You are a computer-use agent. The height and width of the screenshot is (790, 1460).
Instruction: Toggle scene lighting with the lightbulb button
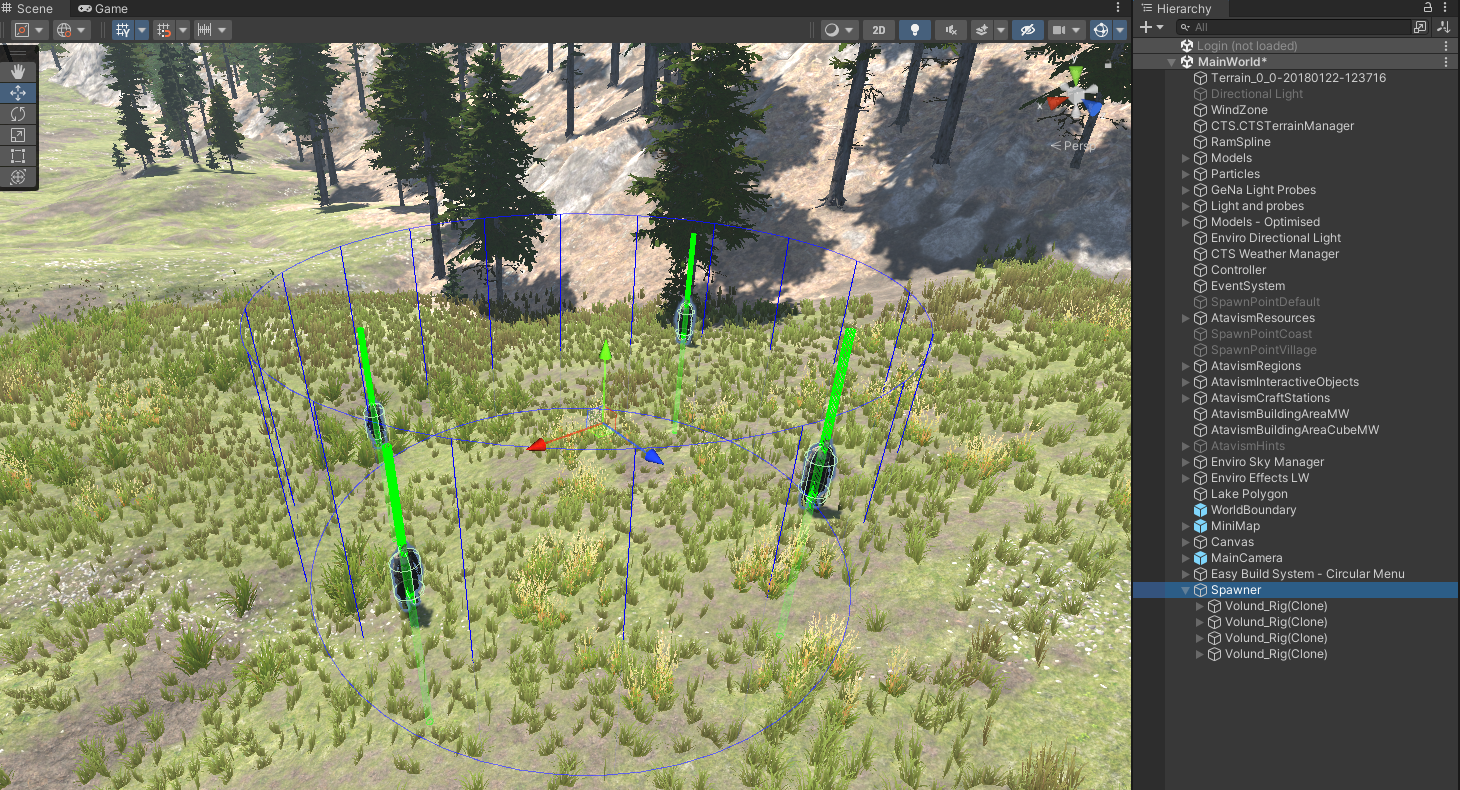point(914,30)
